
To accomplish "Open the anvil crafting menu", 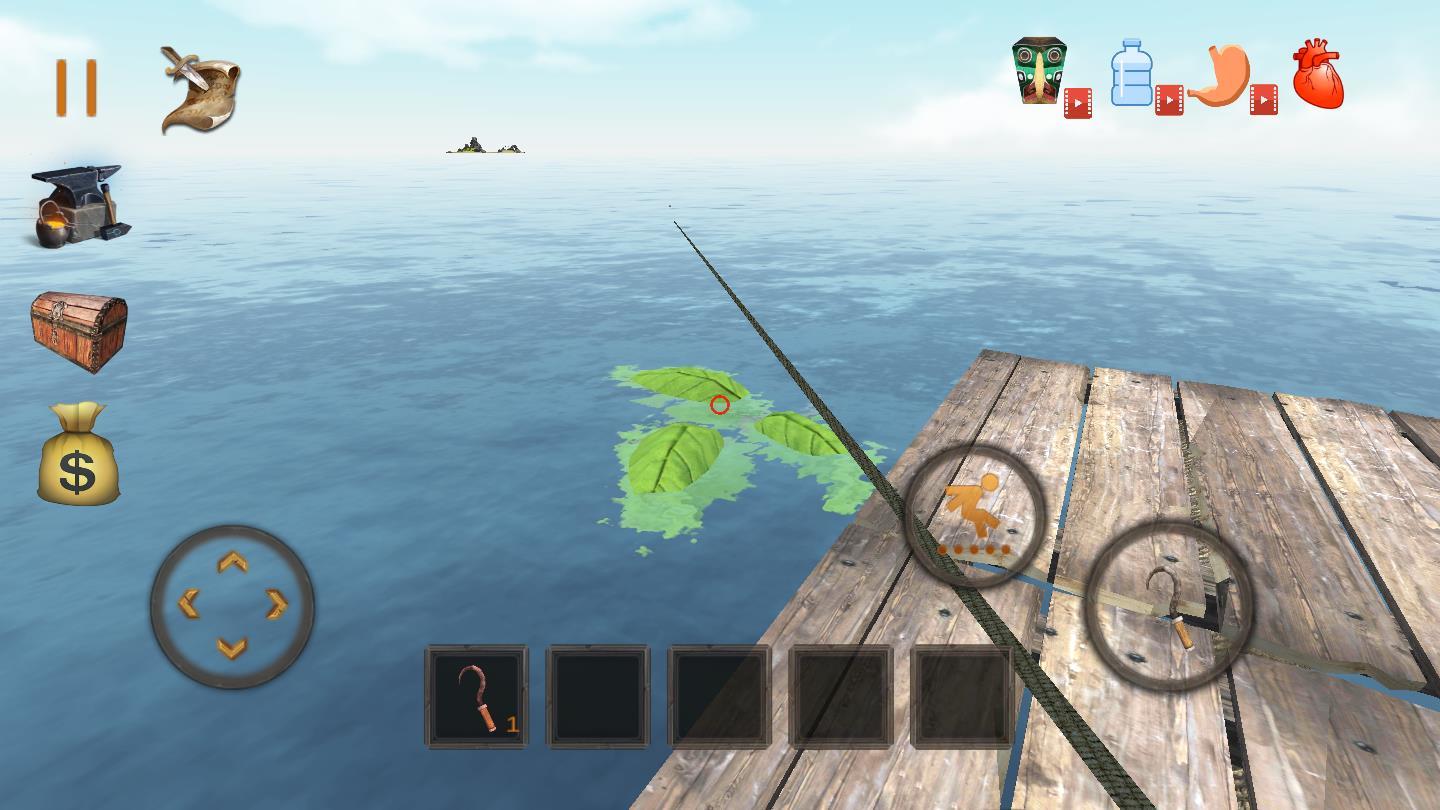I will click(78, 205).
